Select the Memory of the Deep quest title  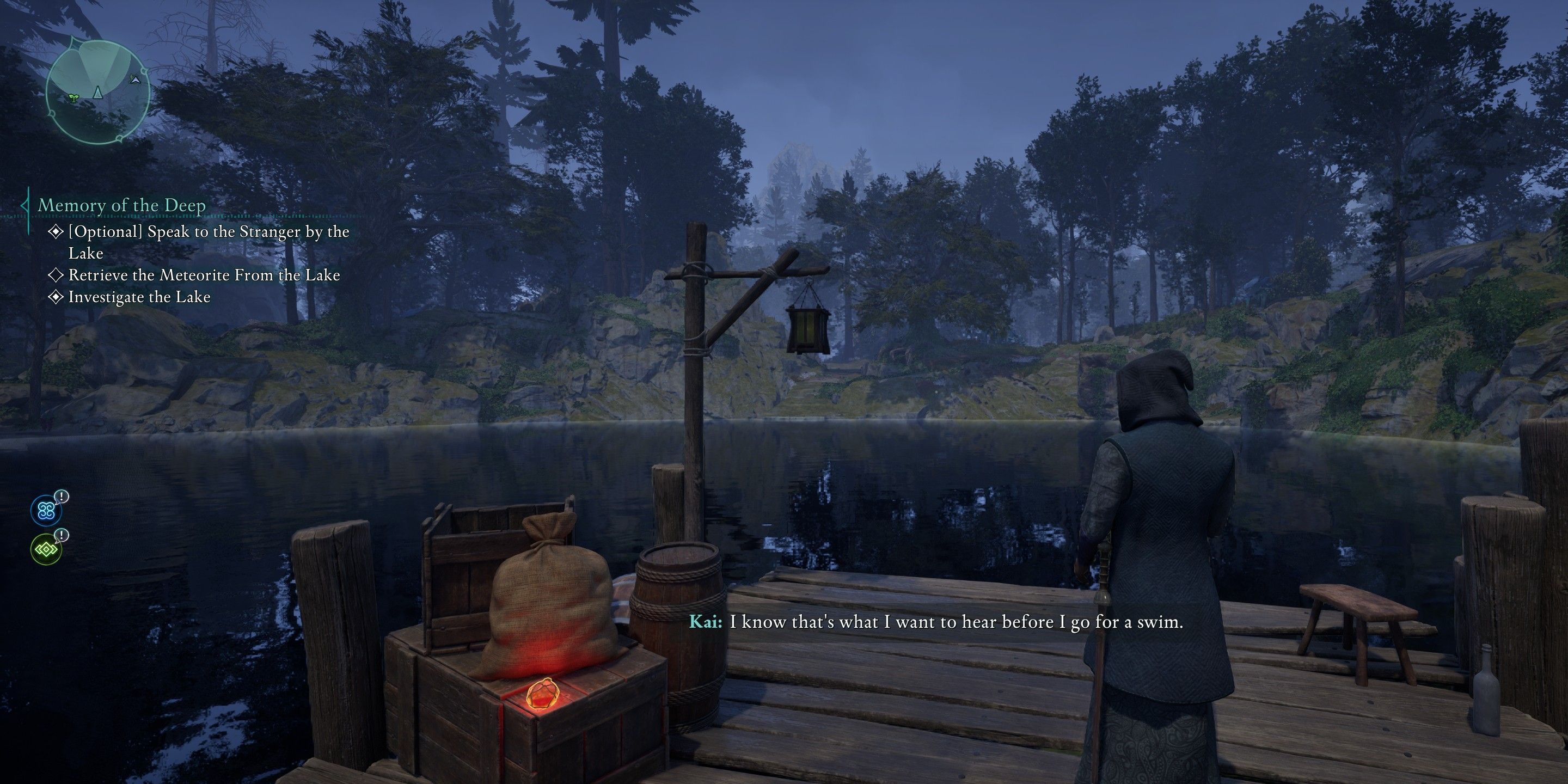coord(122,205)
